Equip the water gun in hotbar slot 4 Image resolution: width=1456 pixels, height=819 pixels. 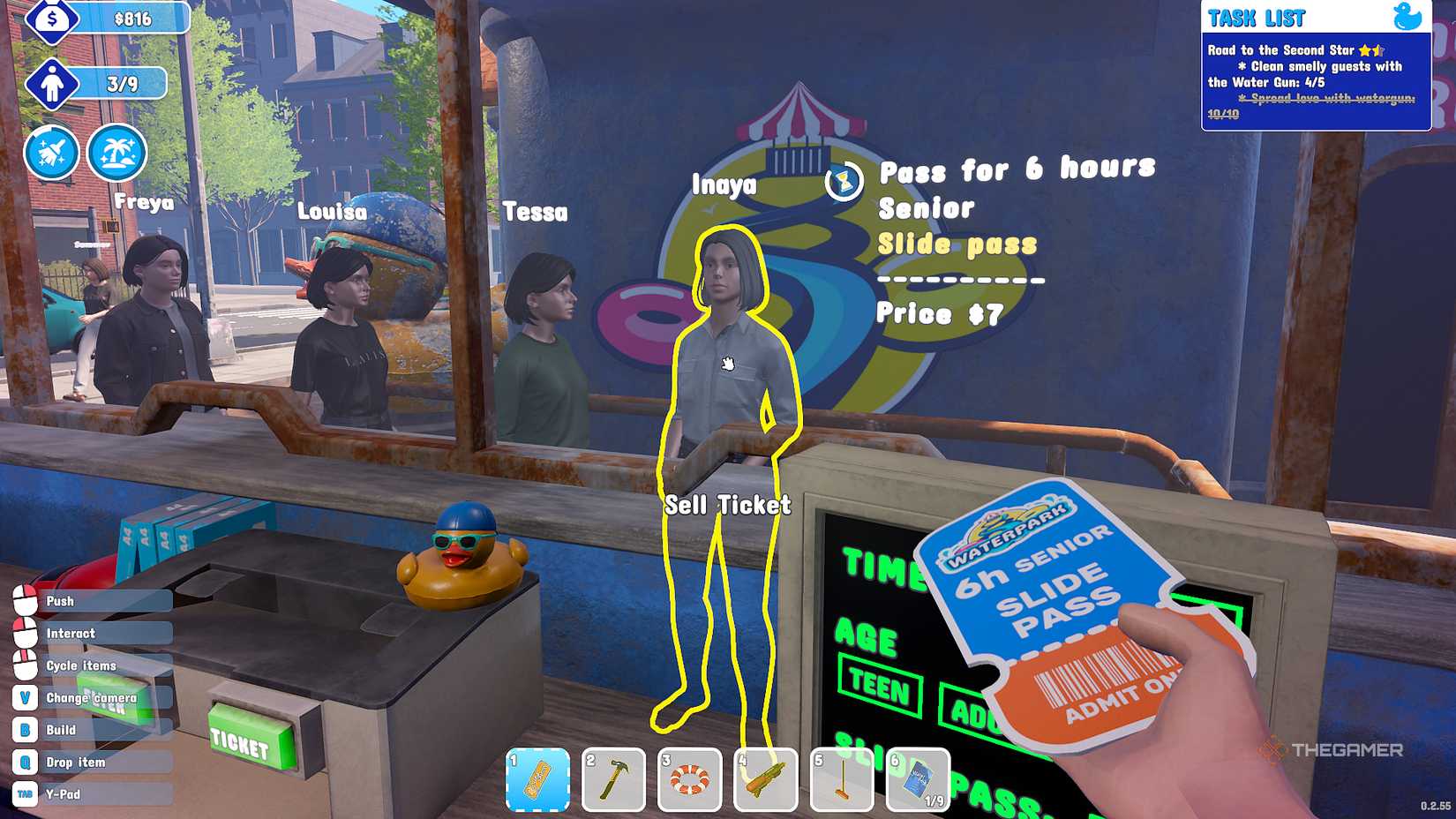point(767,780)
